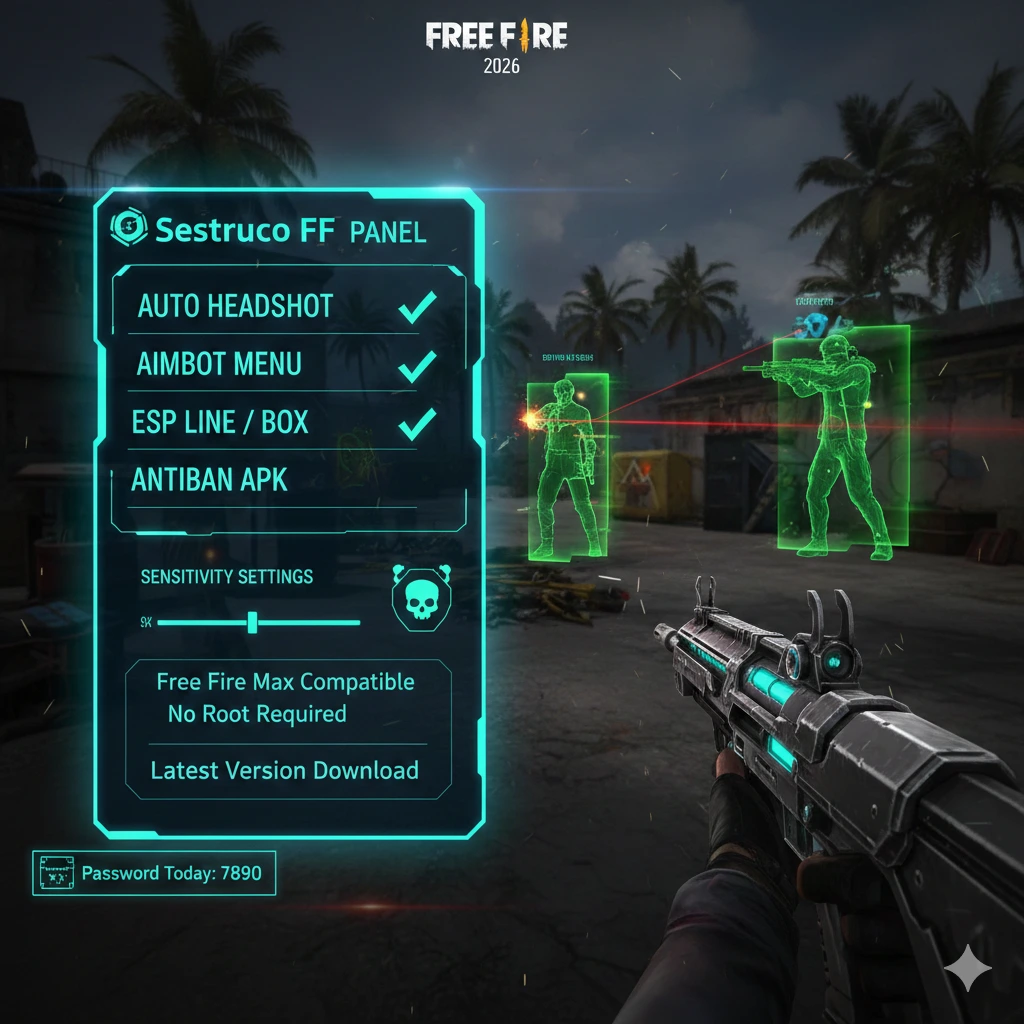Toggle the ESP Line / Box option
Viewport: 1024px width, 1024px height.
(416, 424)
